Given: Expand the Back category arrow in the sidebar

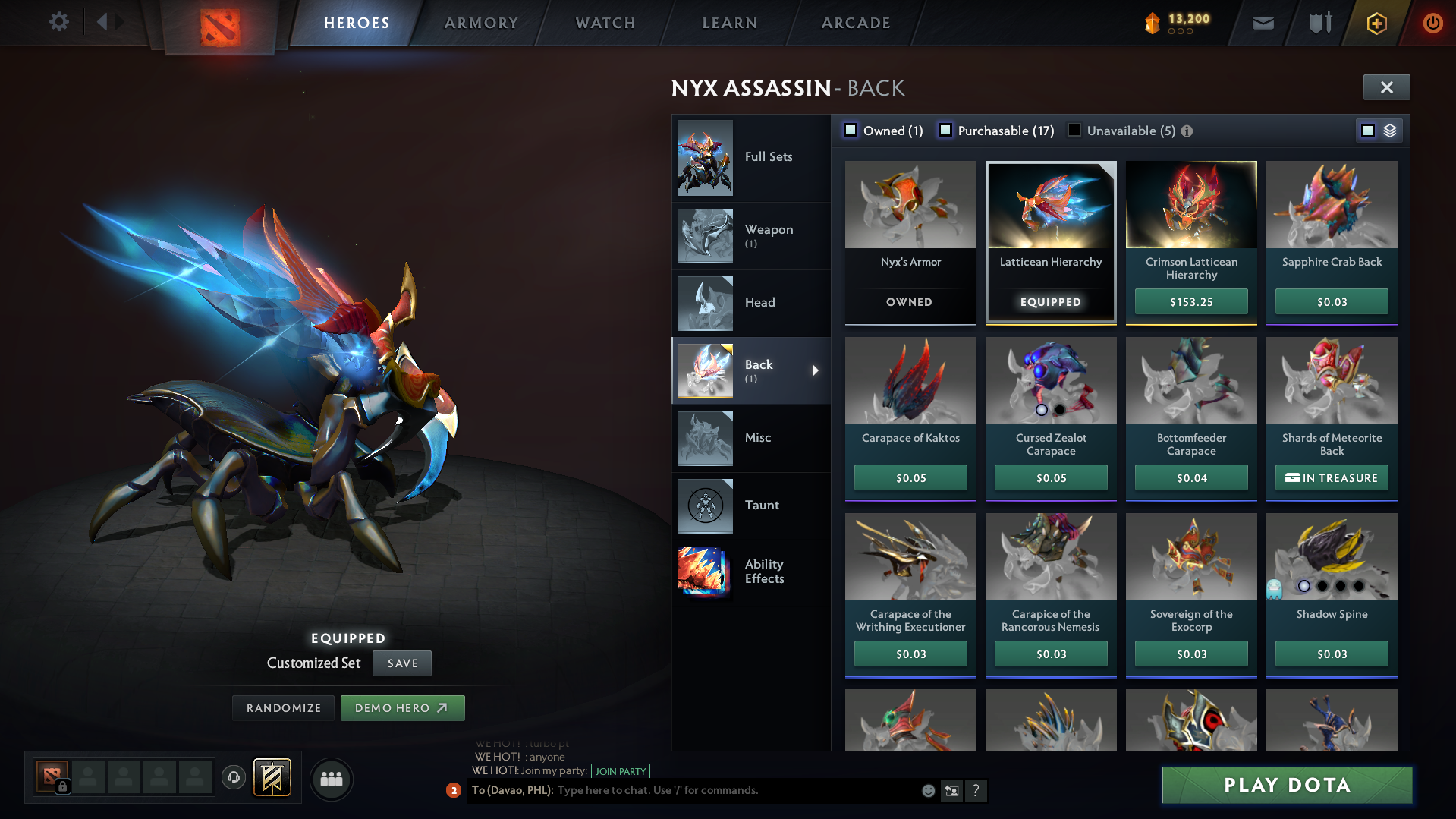Looking at the screenshot, I should tap(815, 371).
